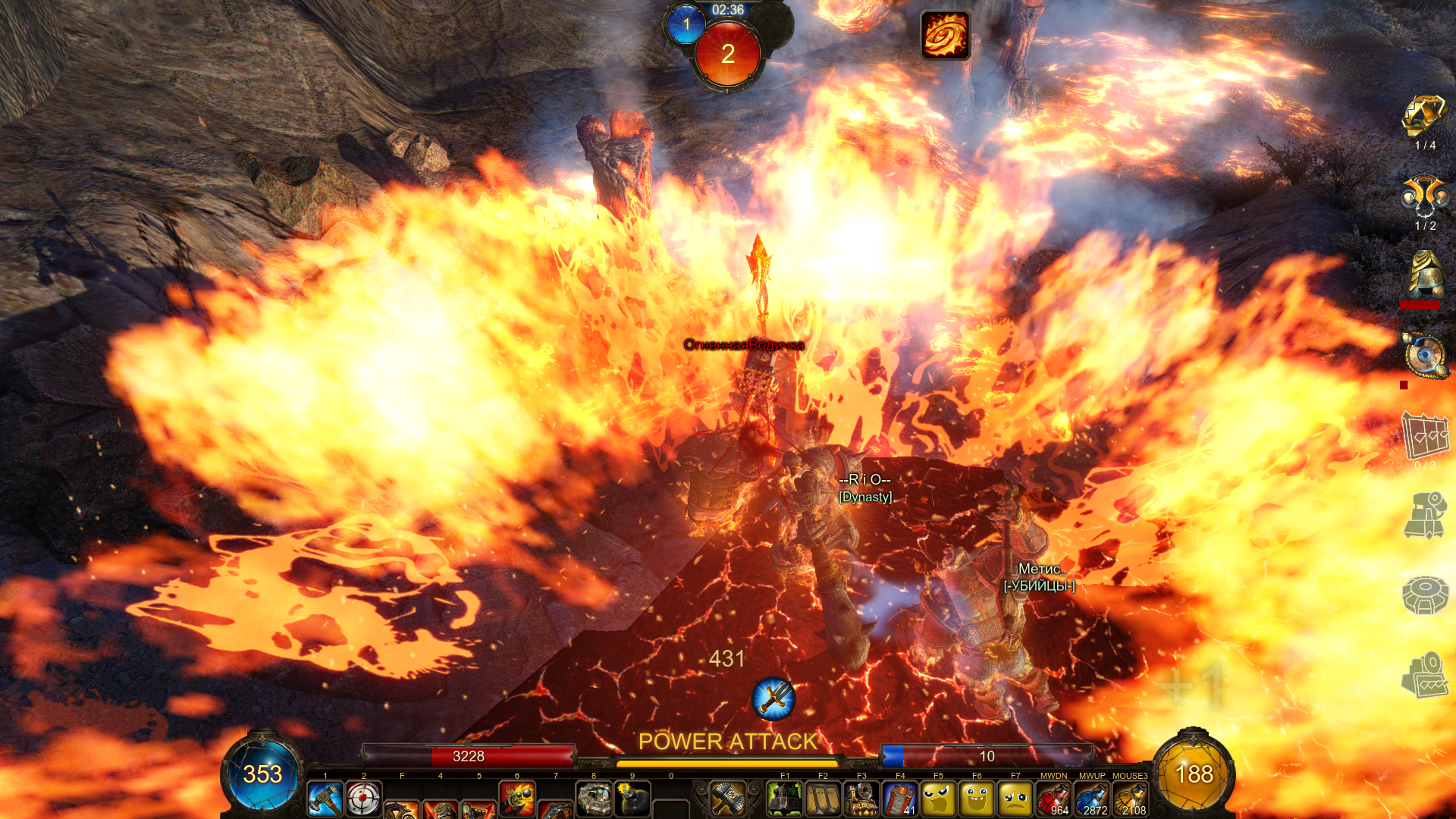Viewport: 1456px width, 819px height.
Task: Place the wooden barricade from slot F2
Action: pos(824,799)
